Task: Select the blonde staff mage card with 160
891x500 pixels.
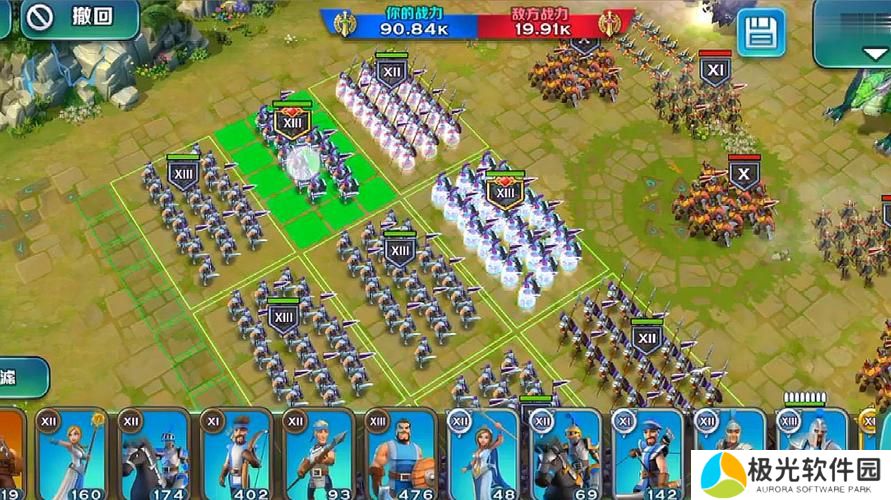Action: coord(71,454)
